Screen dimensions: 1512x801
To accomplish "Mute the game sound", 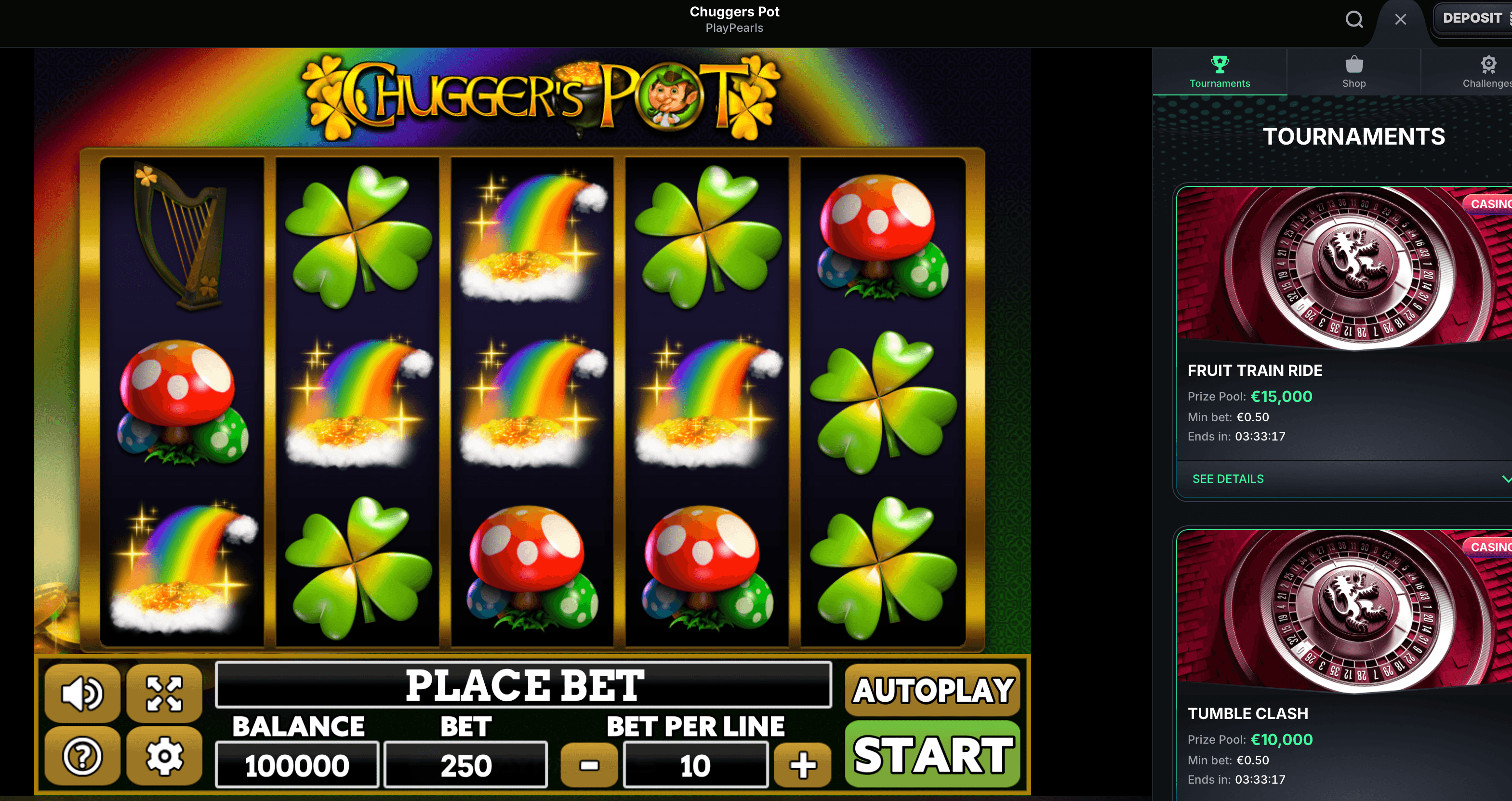I will 82,693.
